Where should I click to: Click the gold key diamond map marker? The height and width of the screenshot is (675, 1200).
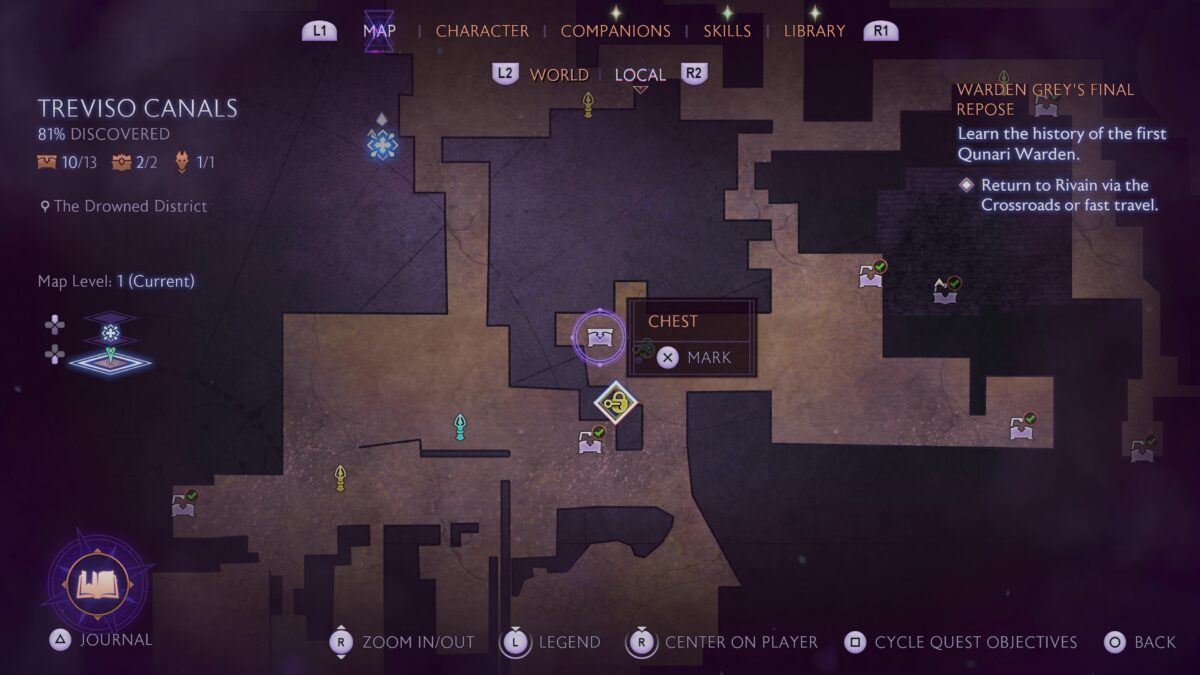617,403
